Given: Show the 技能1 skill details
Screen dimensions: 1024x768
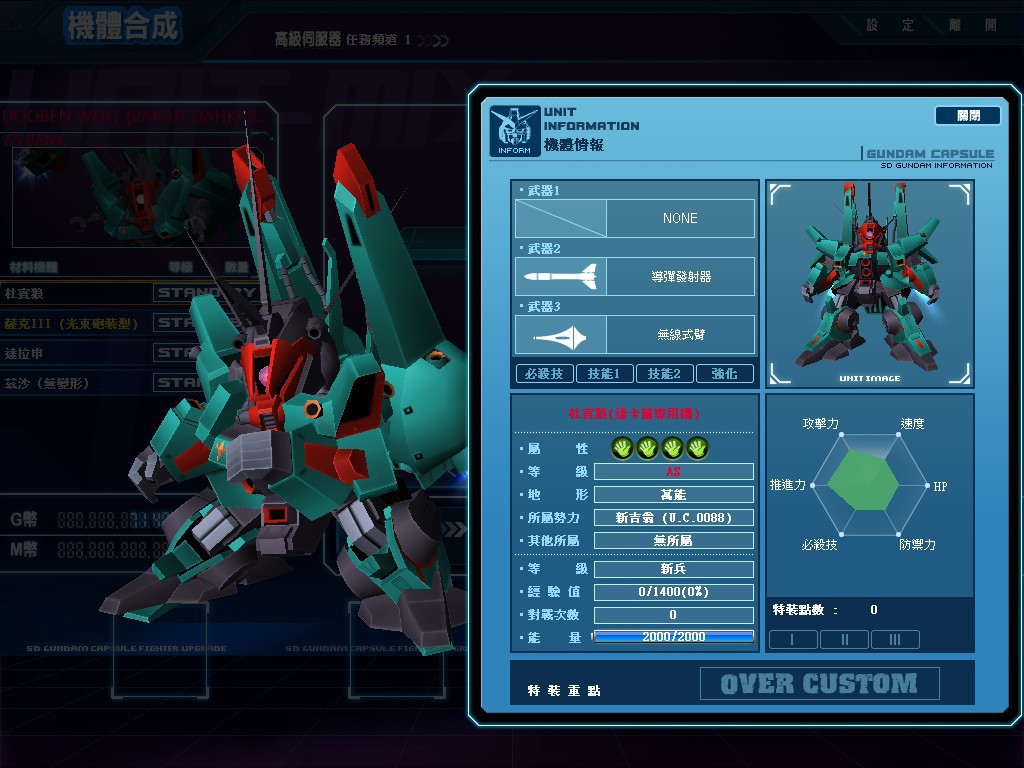Looking at the screenshot, I should click(x=604, y=374).
